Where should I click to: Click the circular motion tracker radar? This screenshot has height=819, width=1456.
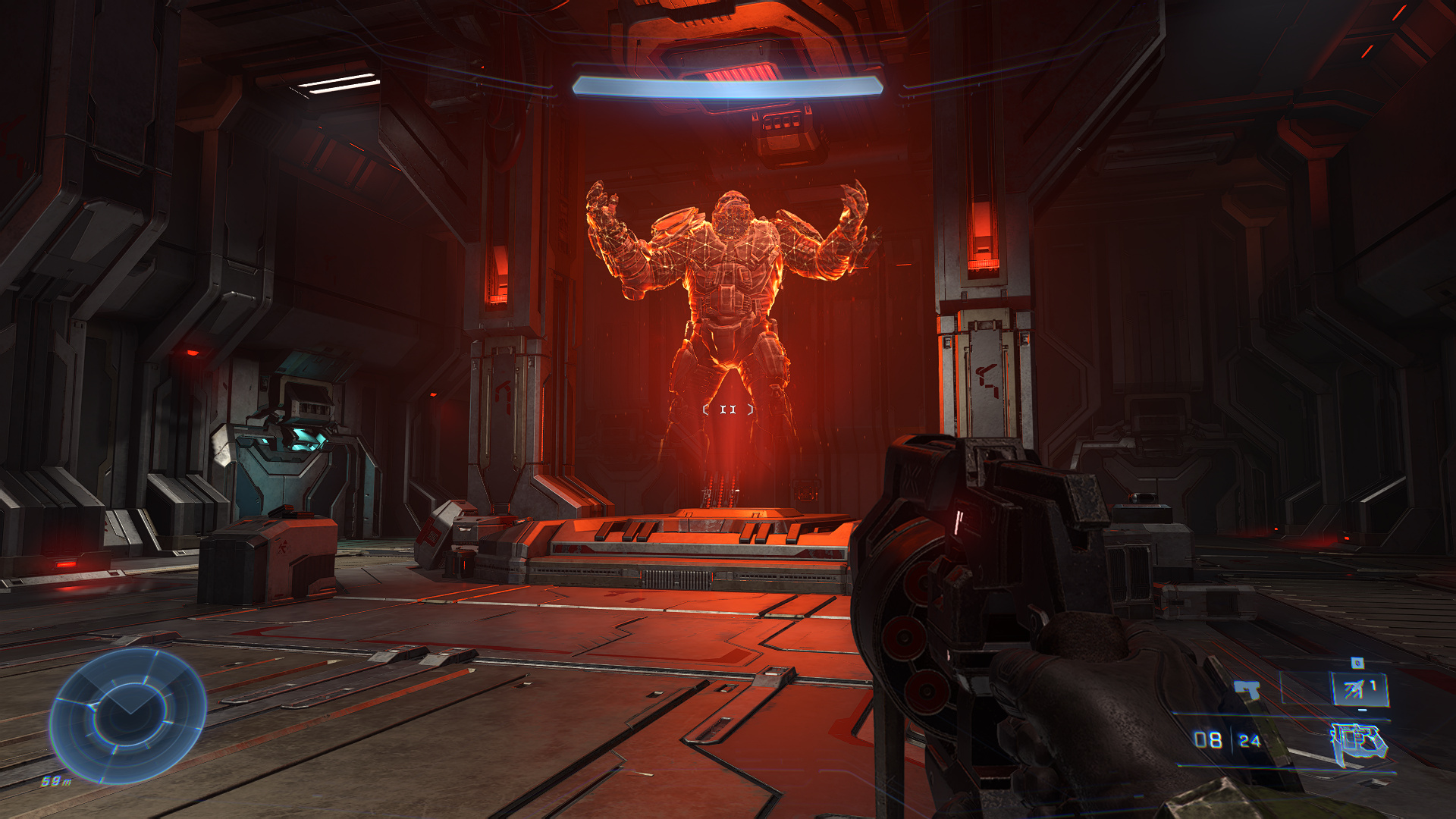pos(127,714)
